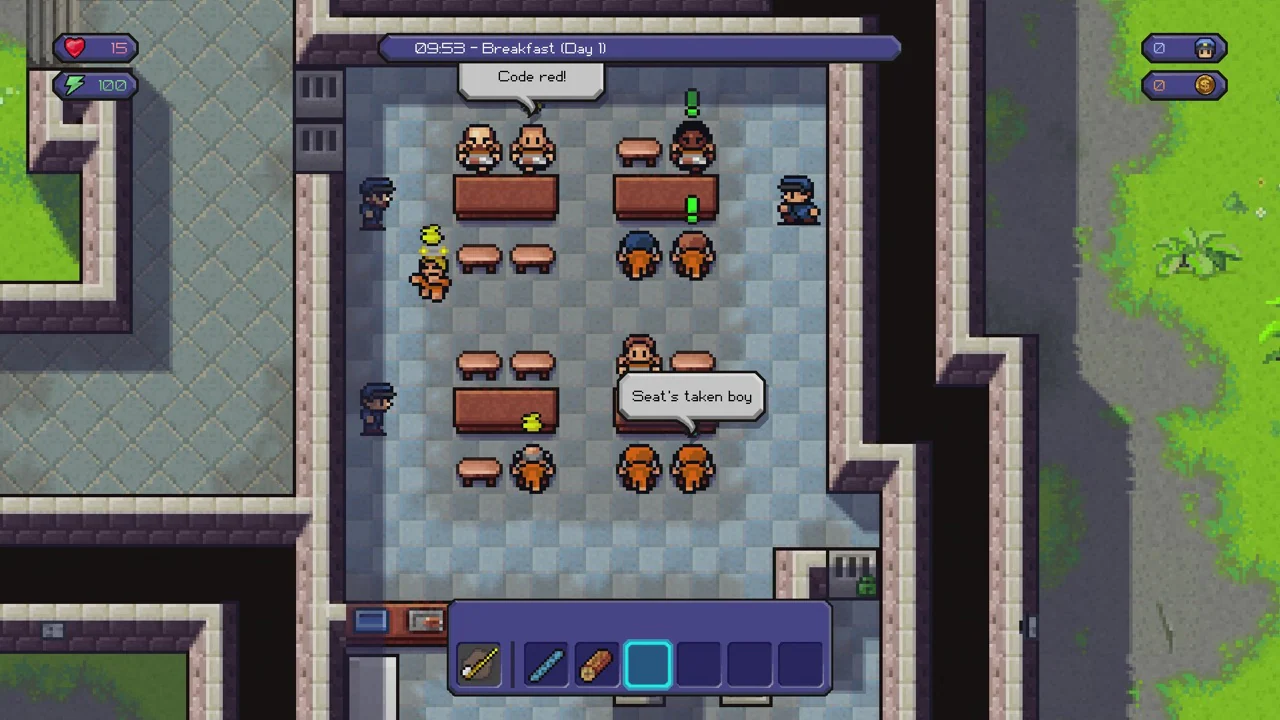1280x720 pixels.
Task: Click the green marker on the upper-right table inmate
Action: point(691,207)
